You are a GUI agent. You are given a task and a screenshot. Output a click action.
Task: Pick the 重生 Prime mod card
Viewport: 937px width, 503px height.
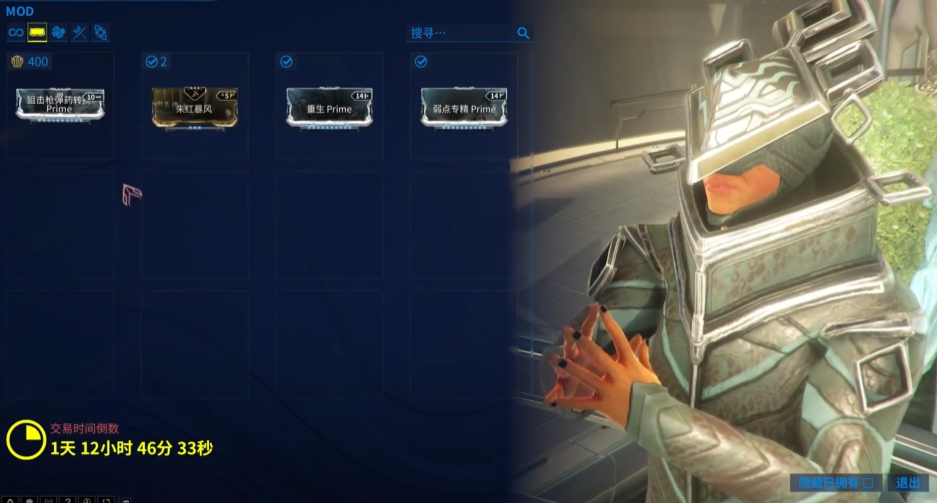329,106
